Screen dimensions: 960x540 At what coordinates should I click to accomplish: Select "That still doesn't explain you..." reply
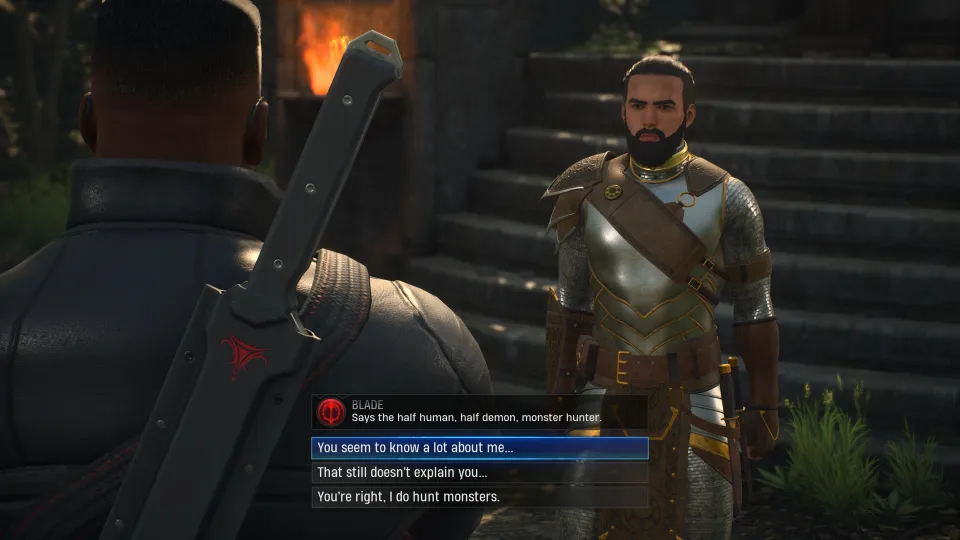480,472
